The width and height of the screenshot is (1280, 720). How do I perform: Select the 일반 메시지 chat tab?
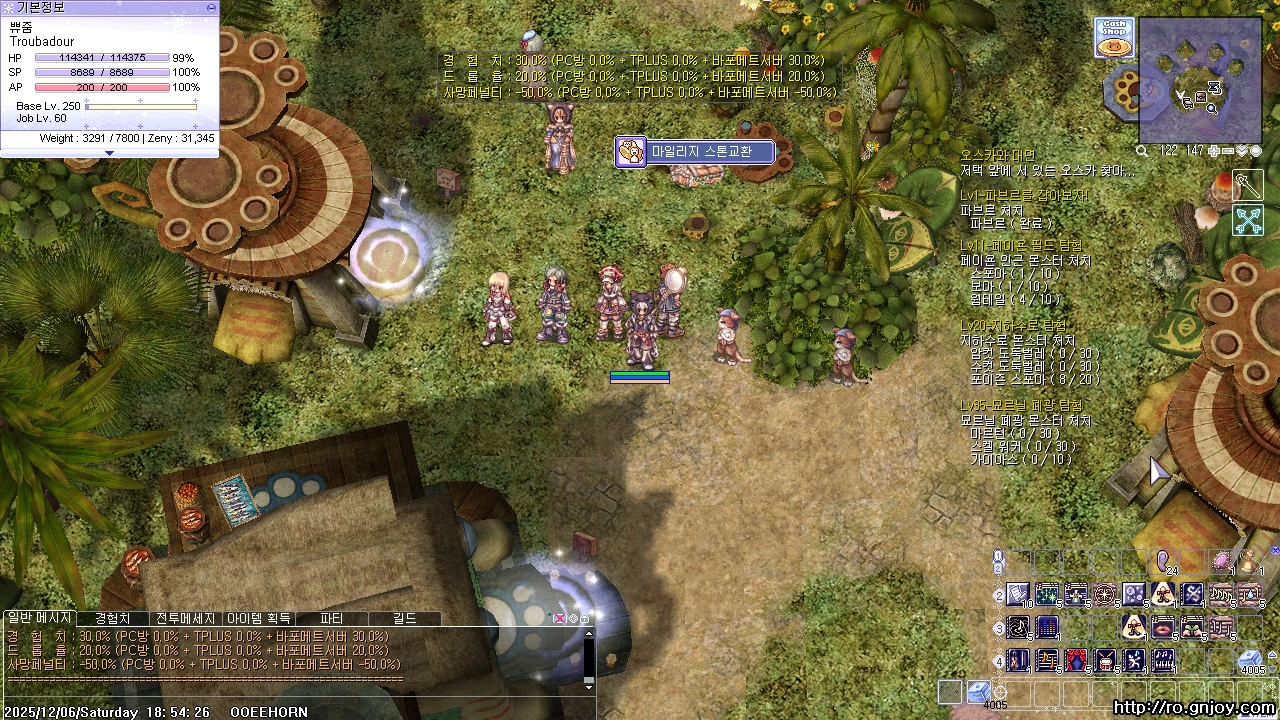(x=39, y=618)
